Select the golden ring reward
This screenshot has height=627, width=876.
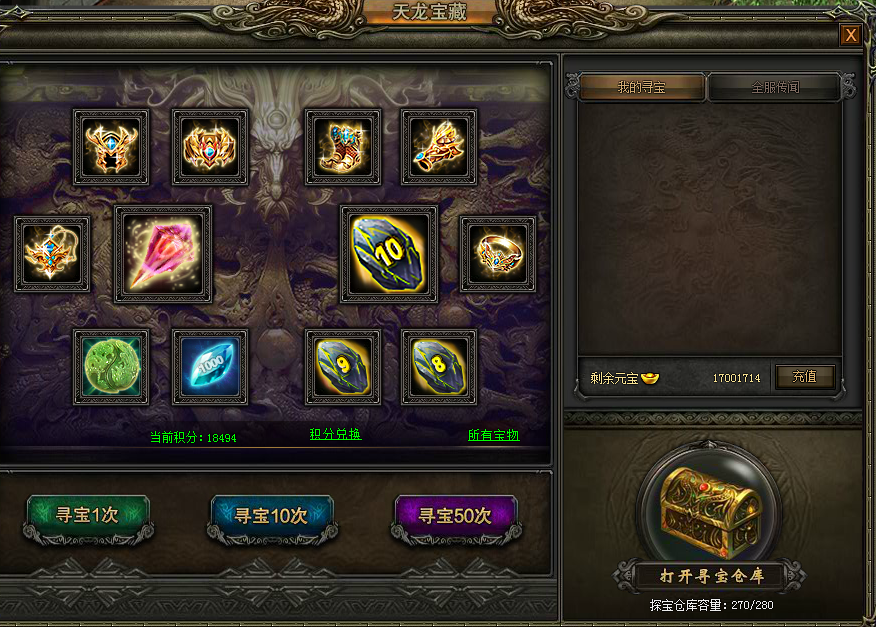pyautogui.click(x=497, y=254)
